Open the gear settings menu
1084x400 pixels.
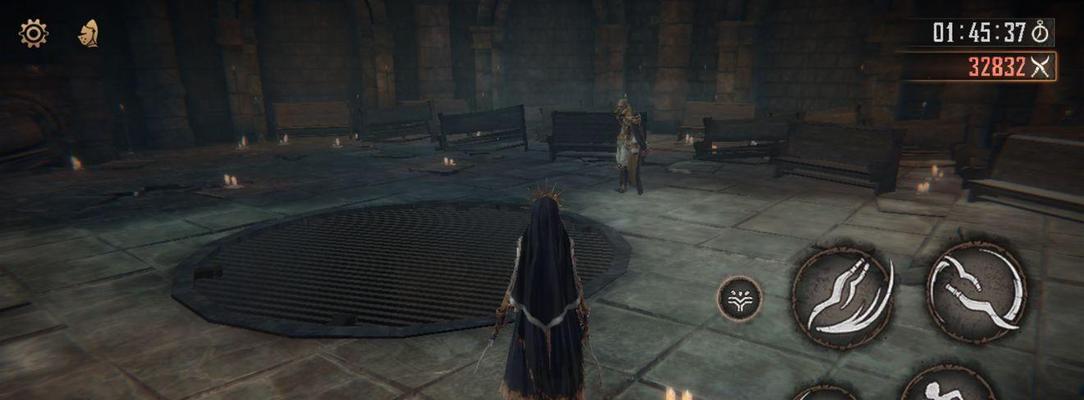[33, 33]
